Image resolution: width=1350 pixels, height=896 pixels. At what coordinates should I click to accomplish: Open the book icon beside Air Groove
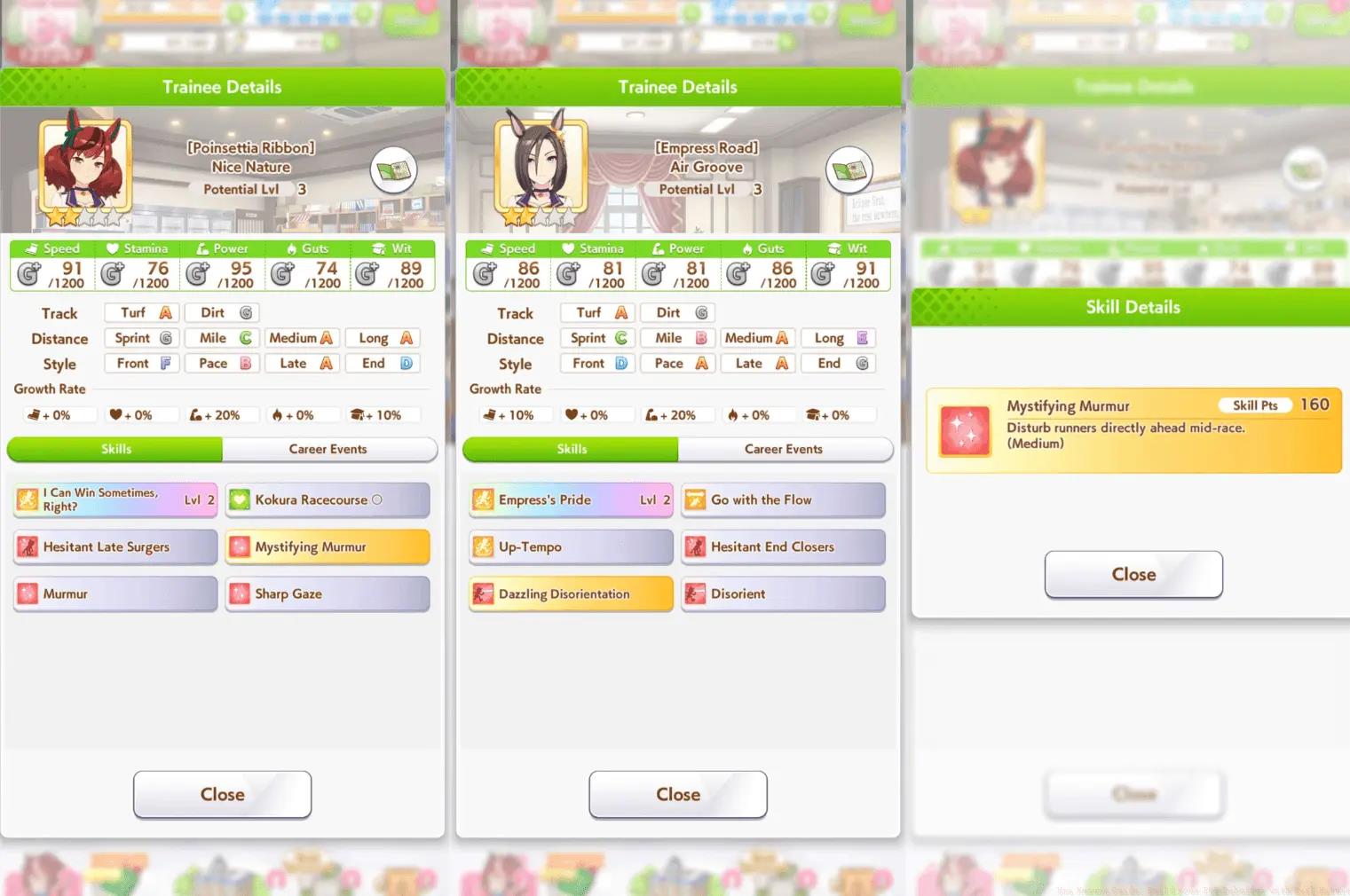tap(849, 170)
